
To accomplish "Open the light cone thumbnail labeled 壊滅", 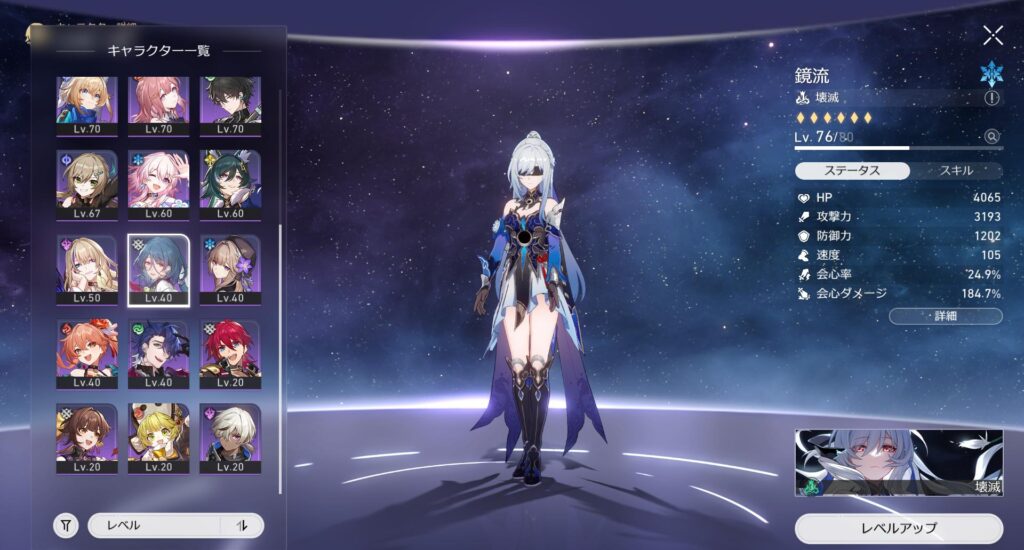I will (898, 463).
